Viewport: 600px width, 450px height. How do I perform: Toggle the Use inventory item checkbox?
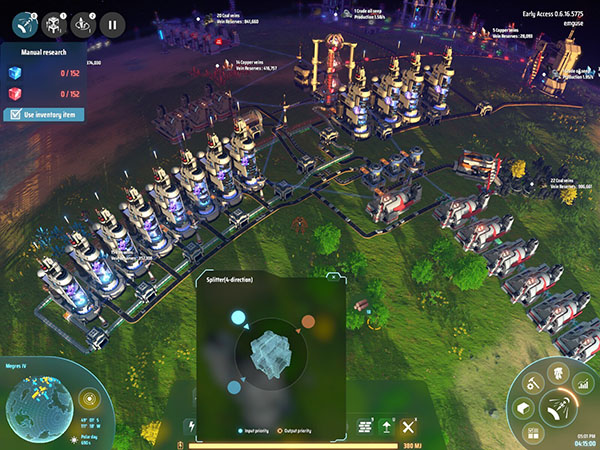click(14, 115)
